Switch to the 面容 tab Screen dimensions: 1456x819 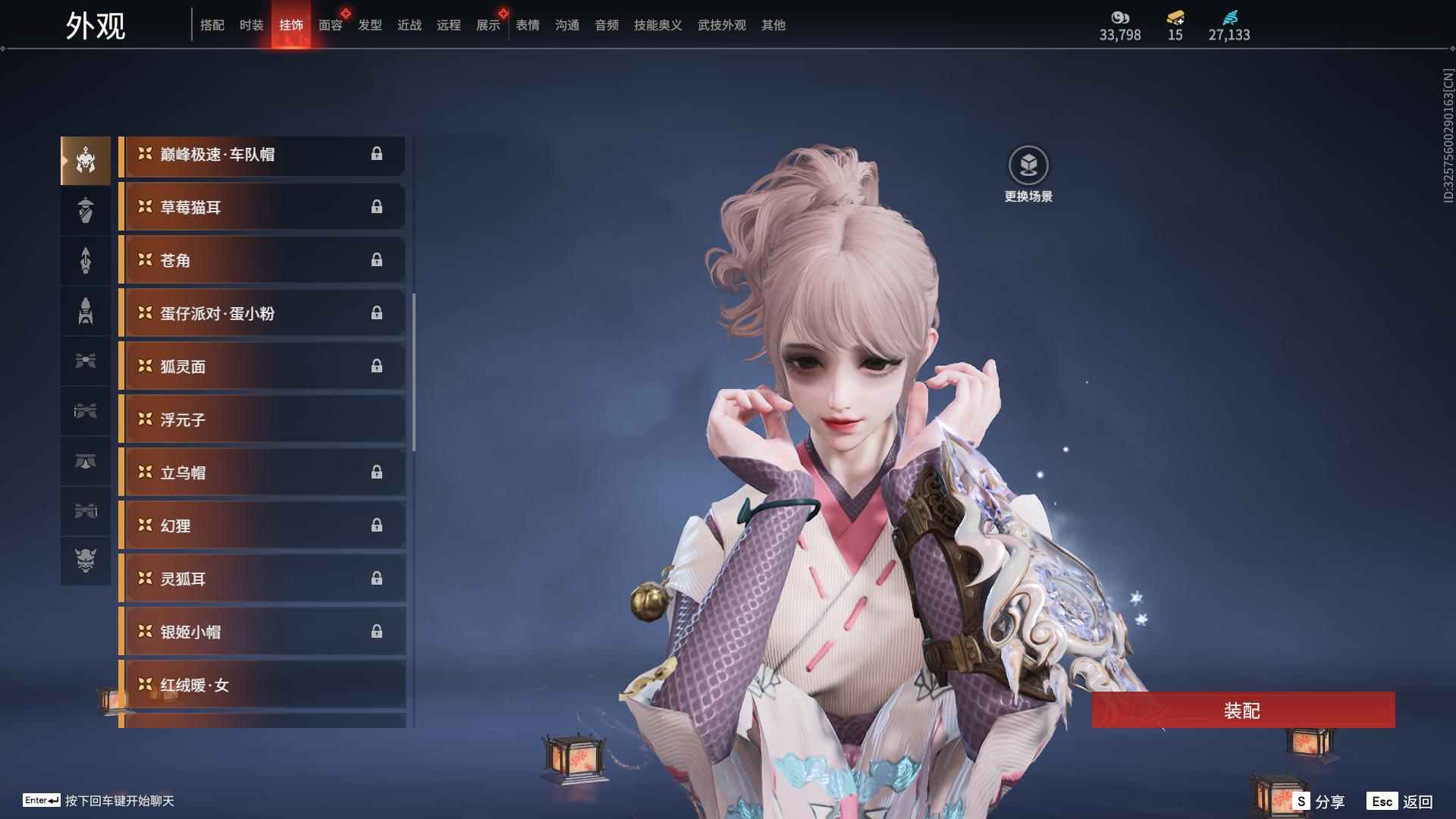329,25
